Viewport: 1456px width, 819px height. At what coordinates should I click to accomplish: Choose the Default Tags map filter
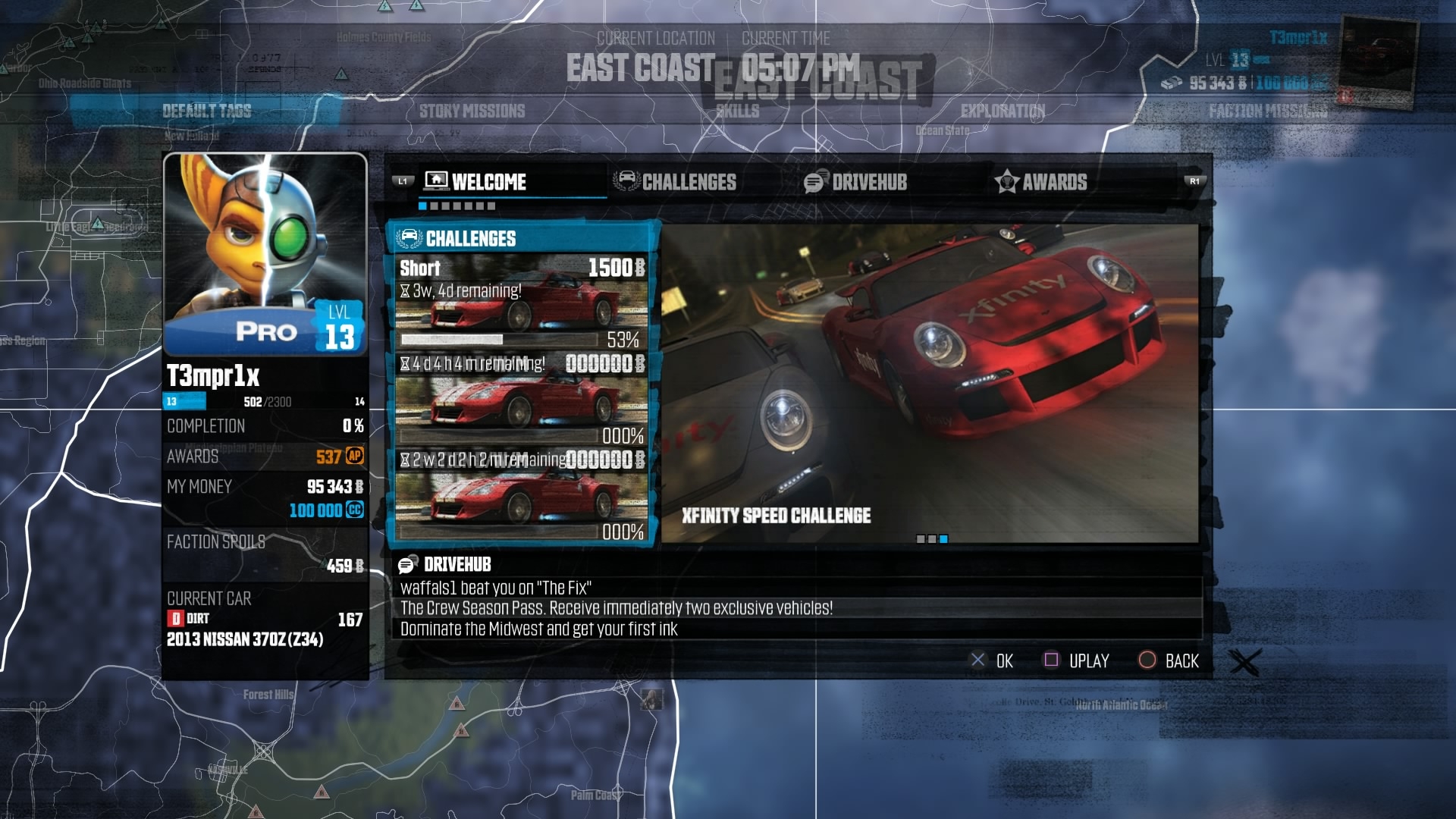tap(206, 111)
